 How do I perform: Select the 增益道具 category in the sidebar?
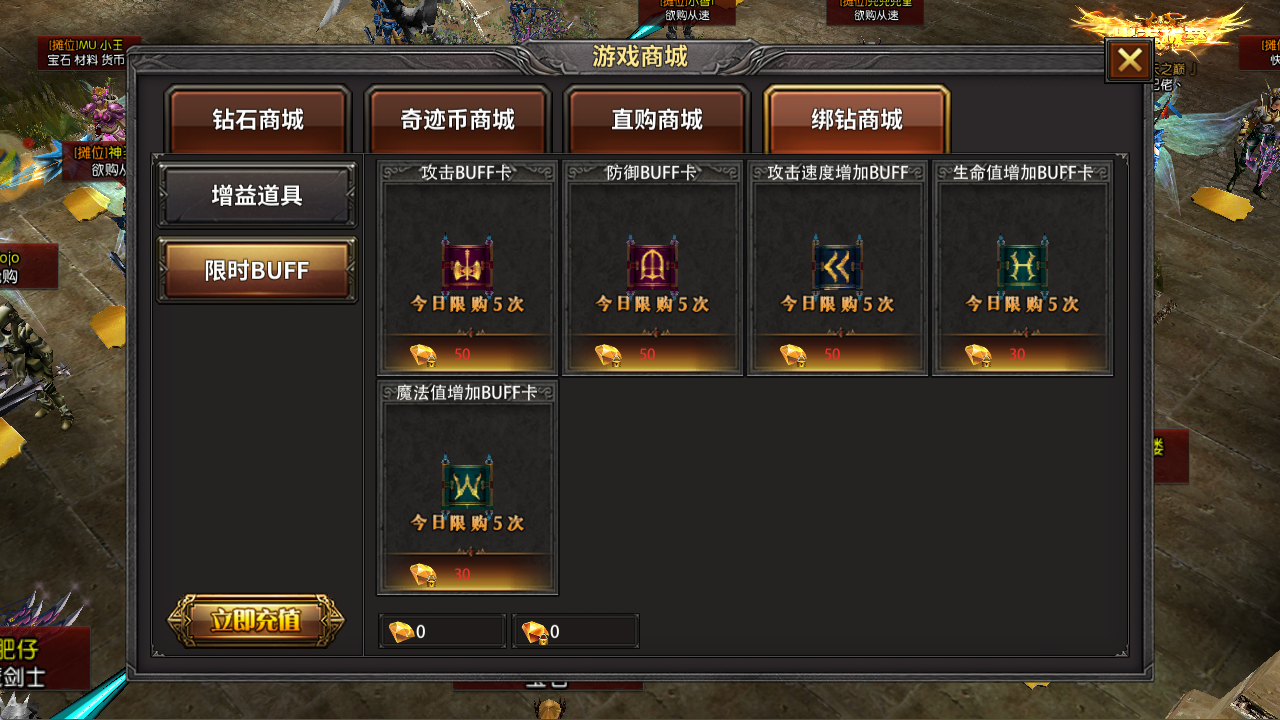(256, 195)
